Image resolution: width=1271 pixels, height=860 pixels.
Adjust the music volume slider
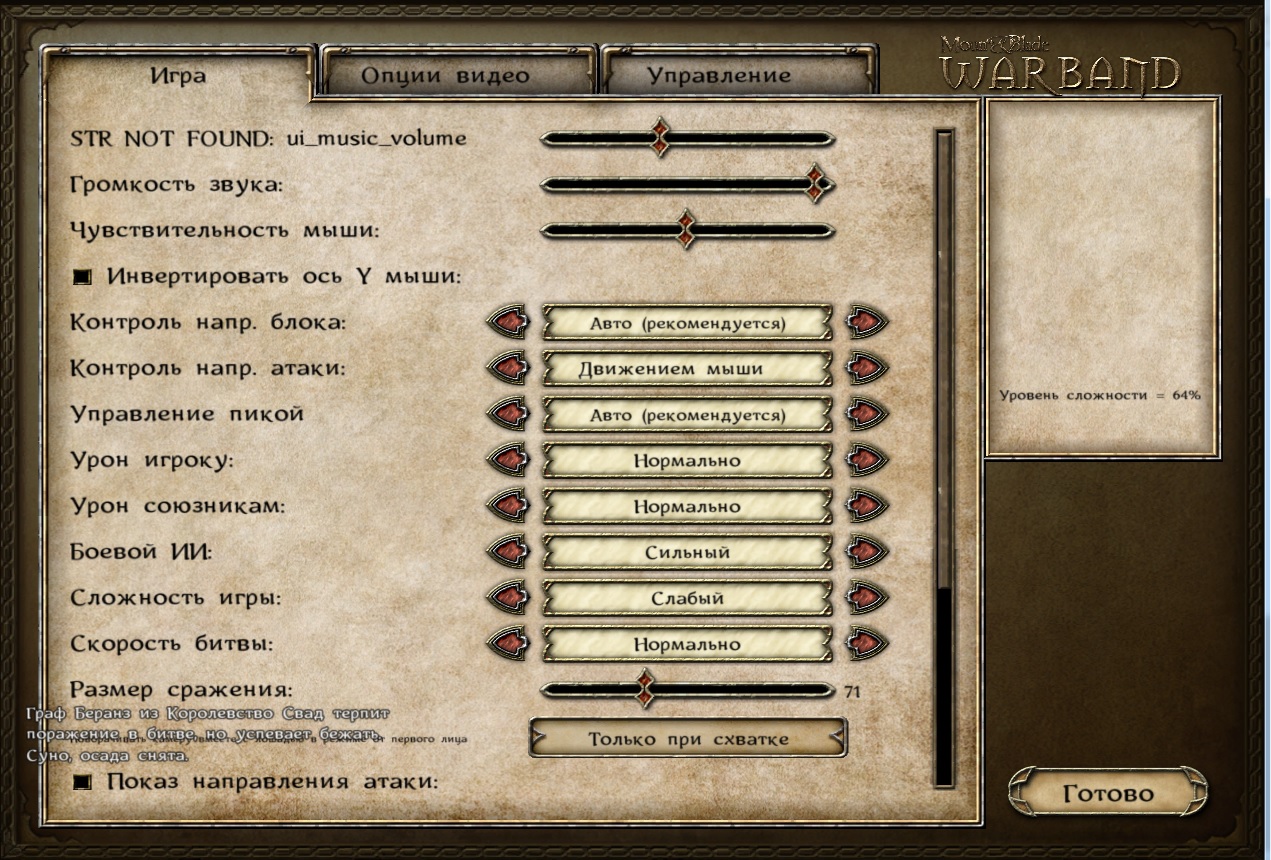coord(660,138)
